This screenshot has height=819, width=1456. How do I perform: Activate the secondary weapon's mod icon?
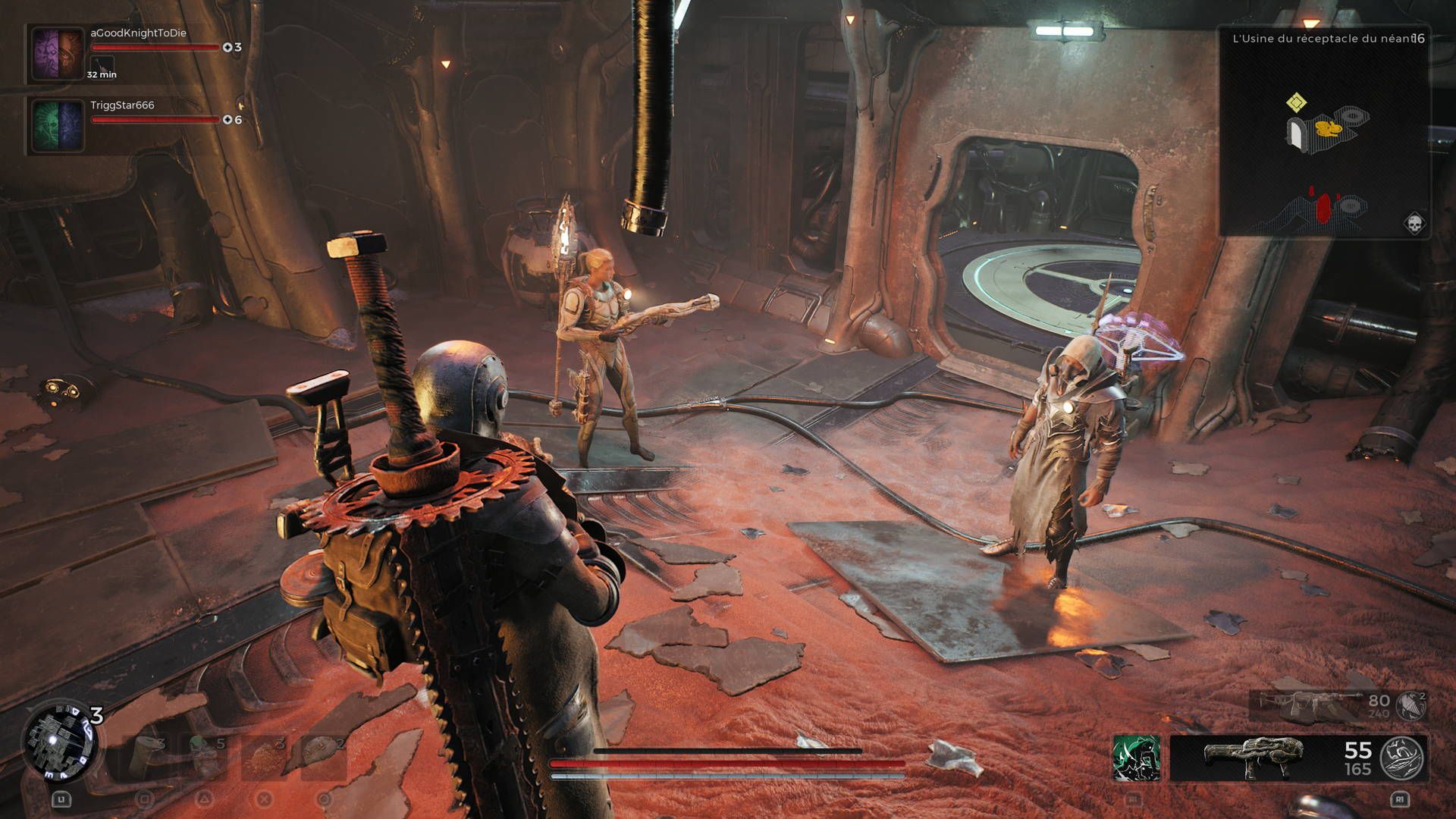[x=1411, y=705]
